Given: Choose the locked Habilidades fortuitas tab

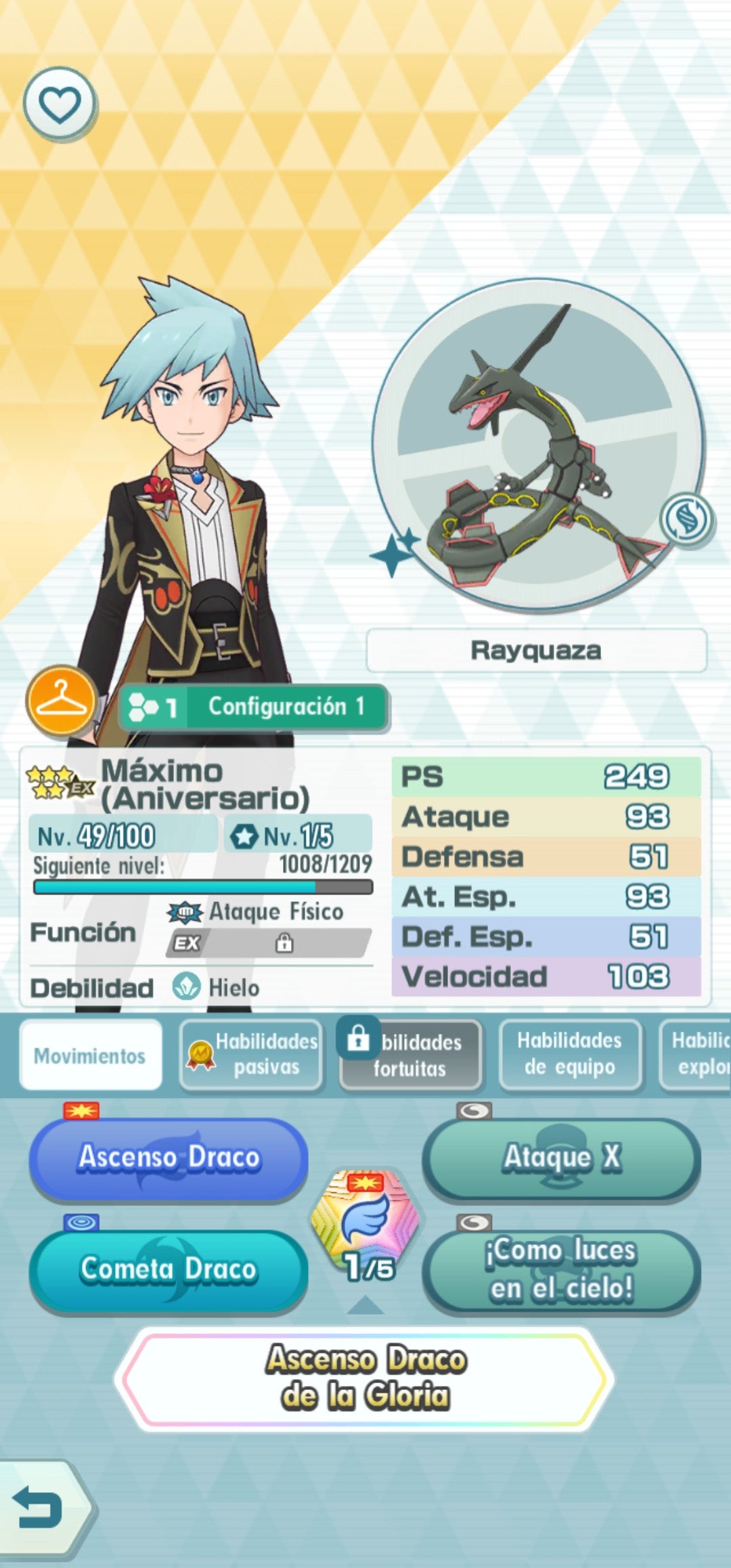Looking at the screenshot, I should click(412, 1055).
